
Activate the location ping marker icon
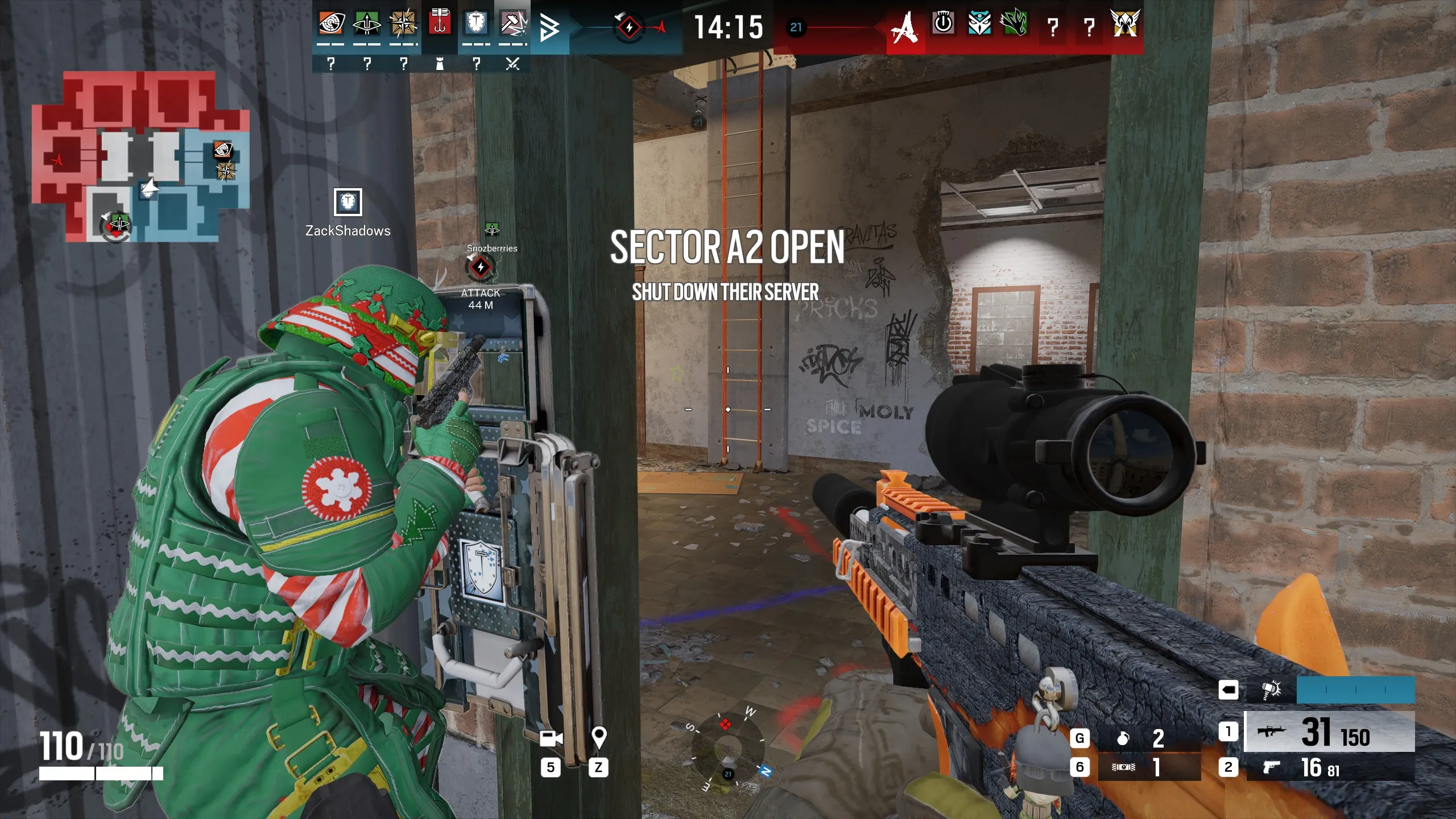(598, 738)
